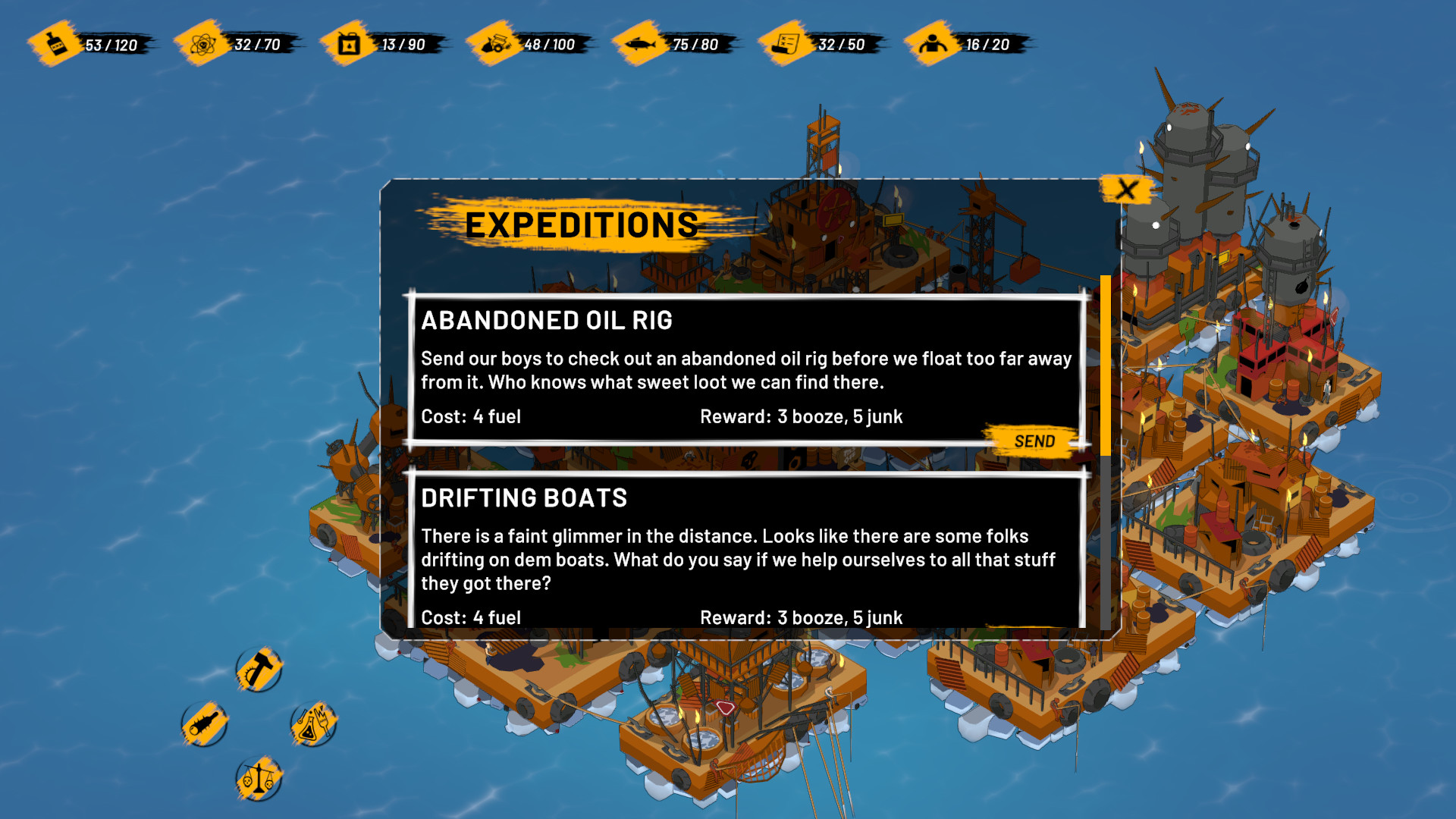Click the Expeditions panel title banner
Image resolution: width=1456 pixels, height=819 pixels.
tap(582, 224)
